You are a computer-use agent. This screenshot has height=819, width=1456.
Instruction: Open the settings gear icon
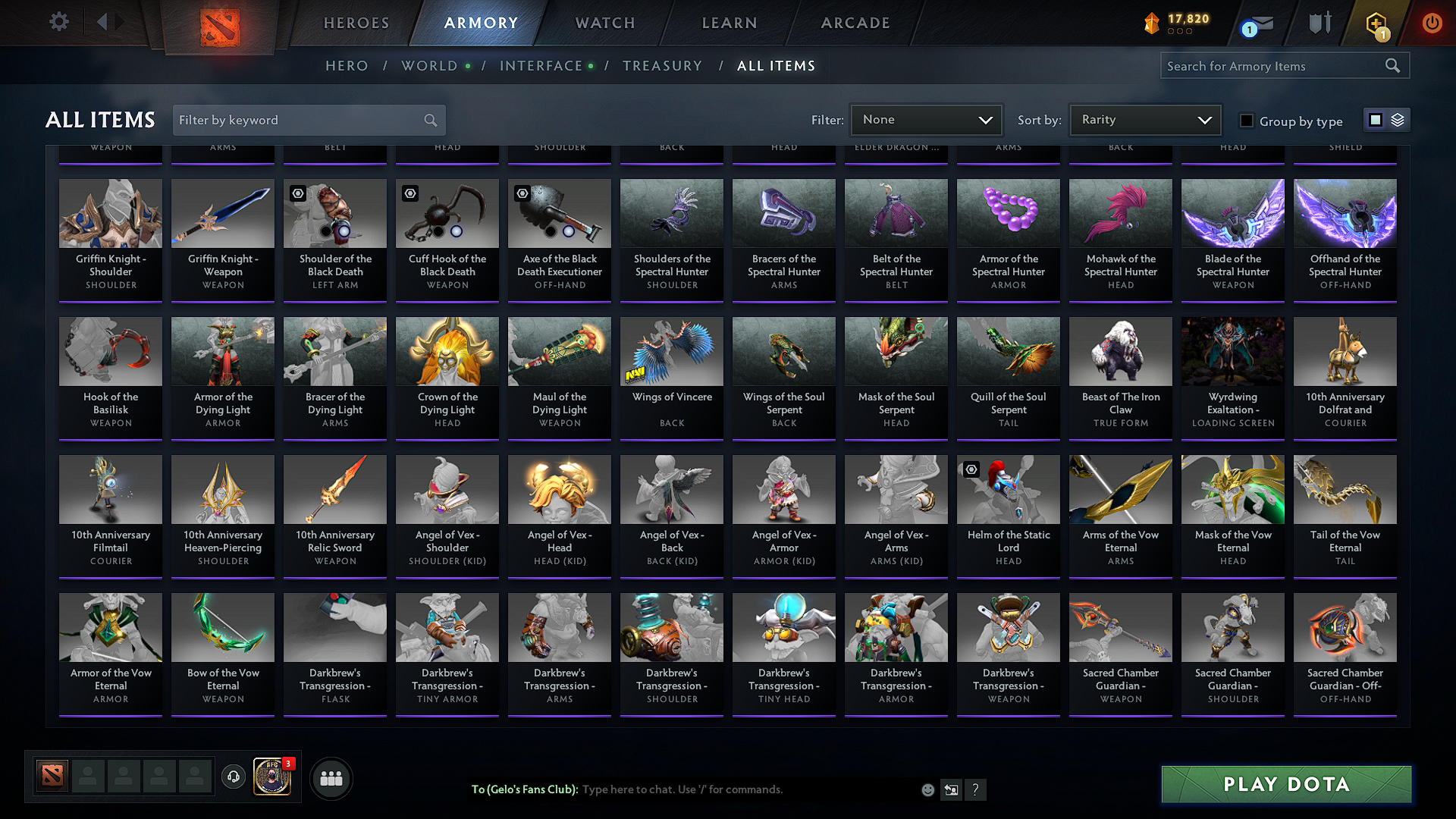[x=58, y=22]
